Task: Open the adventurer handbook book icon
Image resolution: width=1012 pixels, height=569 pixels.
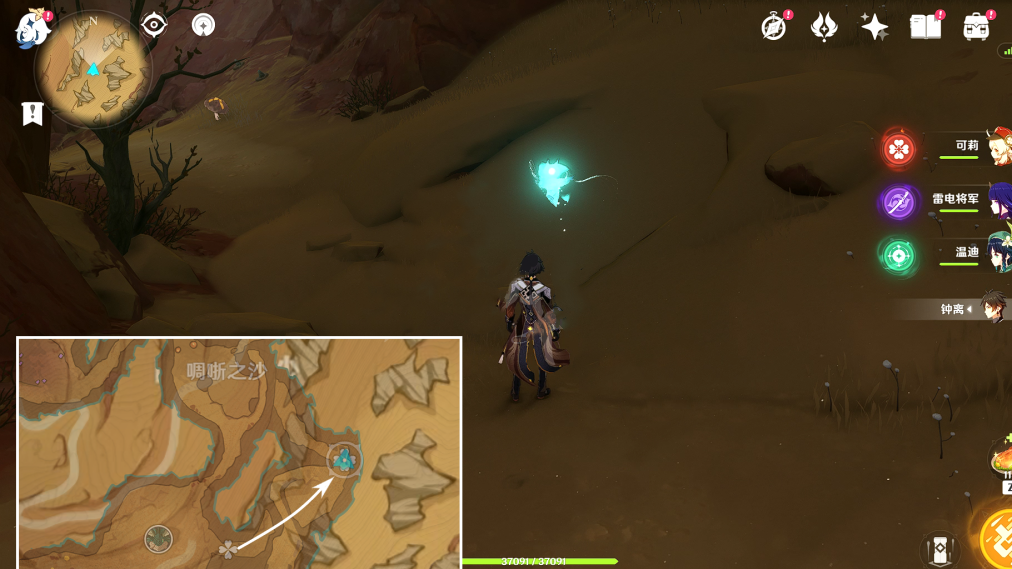Action: [x=926, y=27]
